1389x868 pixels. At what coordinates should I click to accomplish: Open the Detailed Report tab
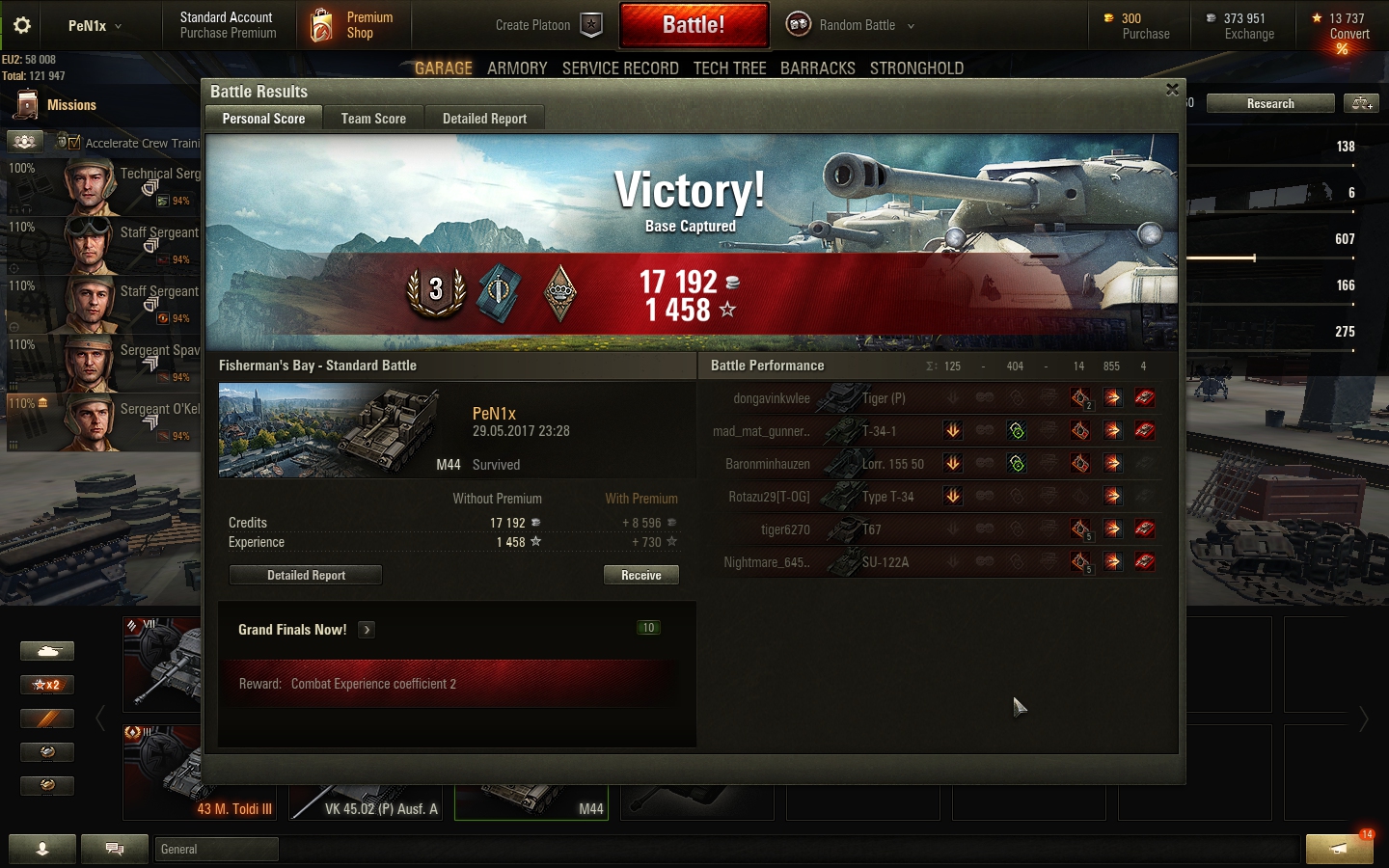pyautogui.click(x=484, y=119)
